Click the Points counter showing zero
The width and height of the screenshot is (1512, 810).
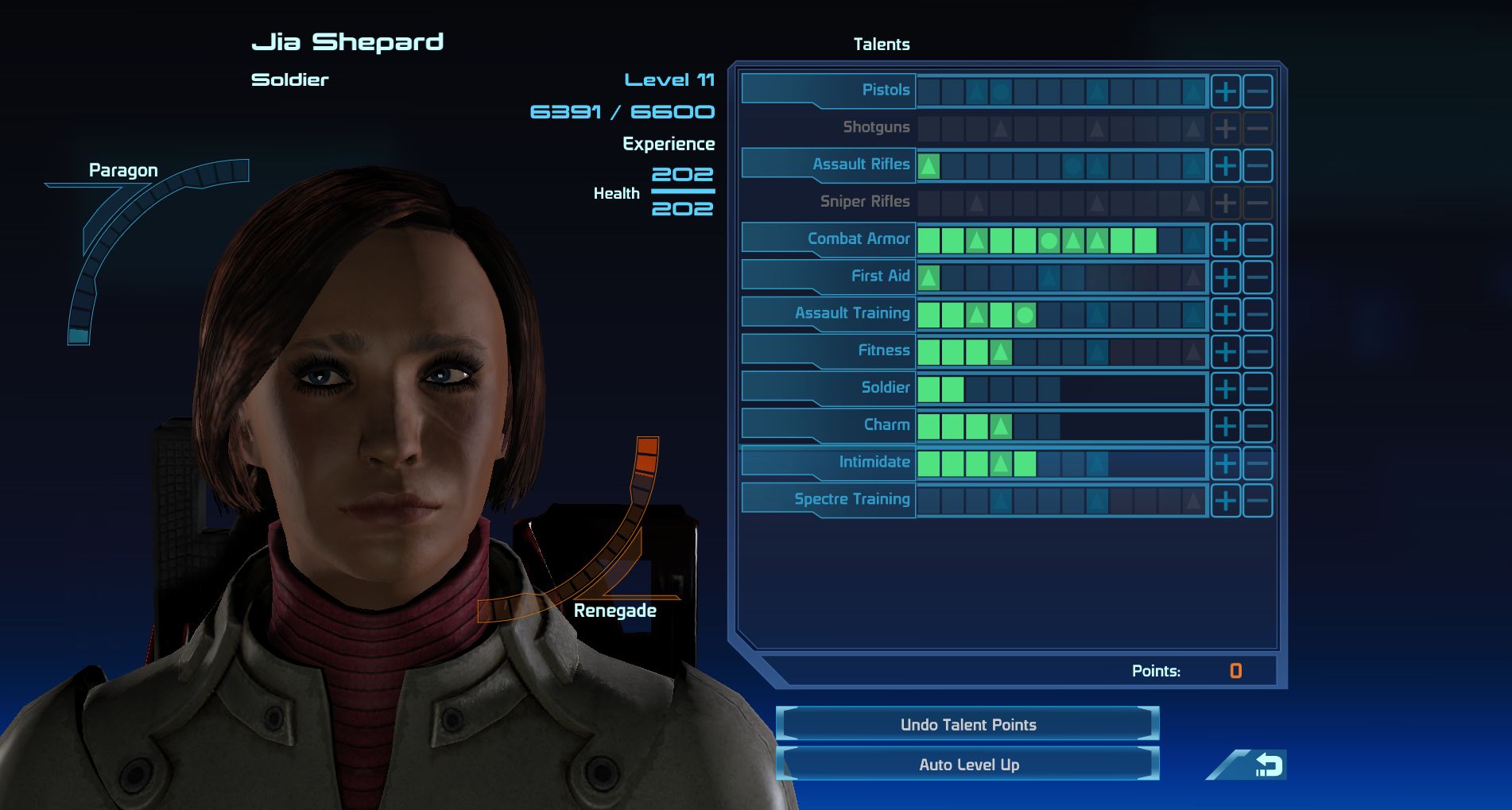1235,670
